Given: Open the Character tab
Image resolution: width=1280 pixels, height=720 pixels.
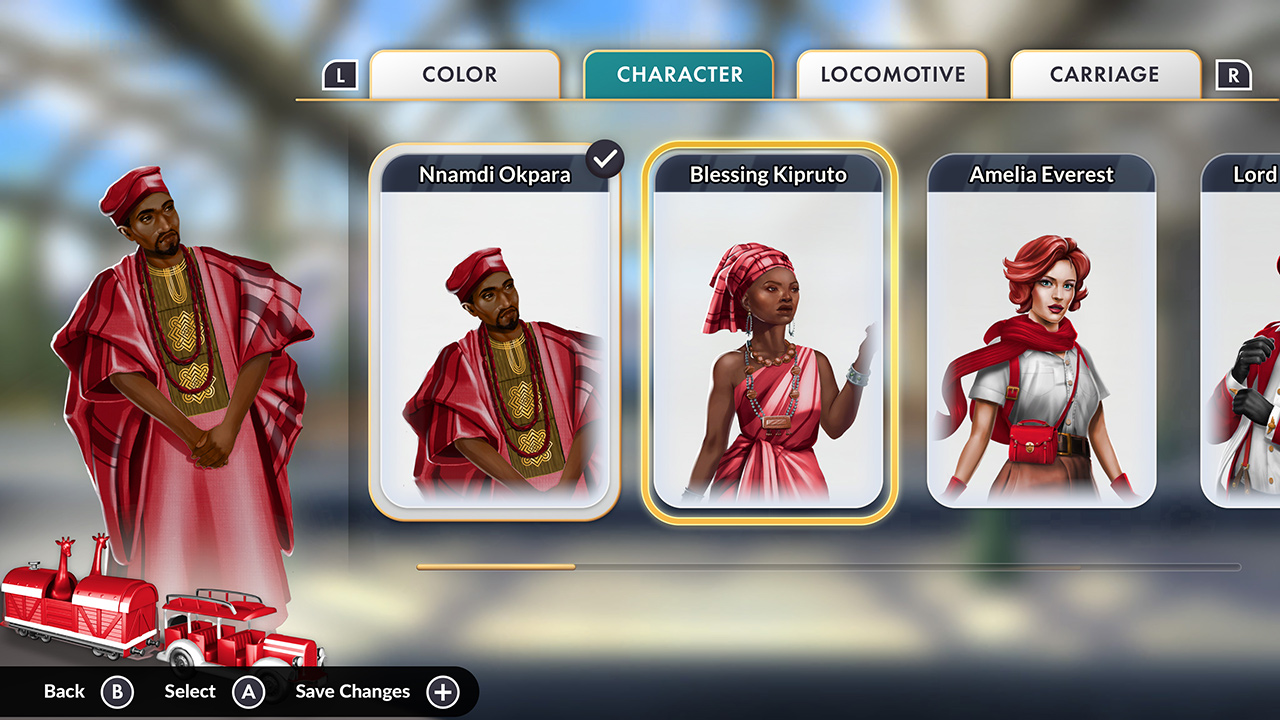Looking at the screenshot, I should coord(679,75).
